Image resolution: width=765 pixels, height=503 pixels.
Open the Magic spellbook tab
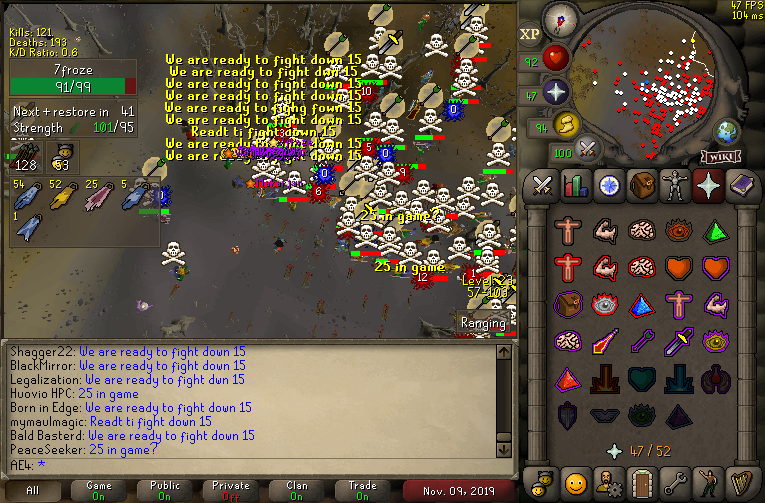point(741,186)
